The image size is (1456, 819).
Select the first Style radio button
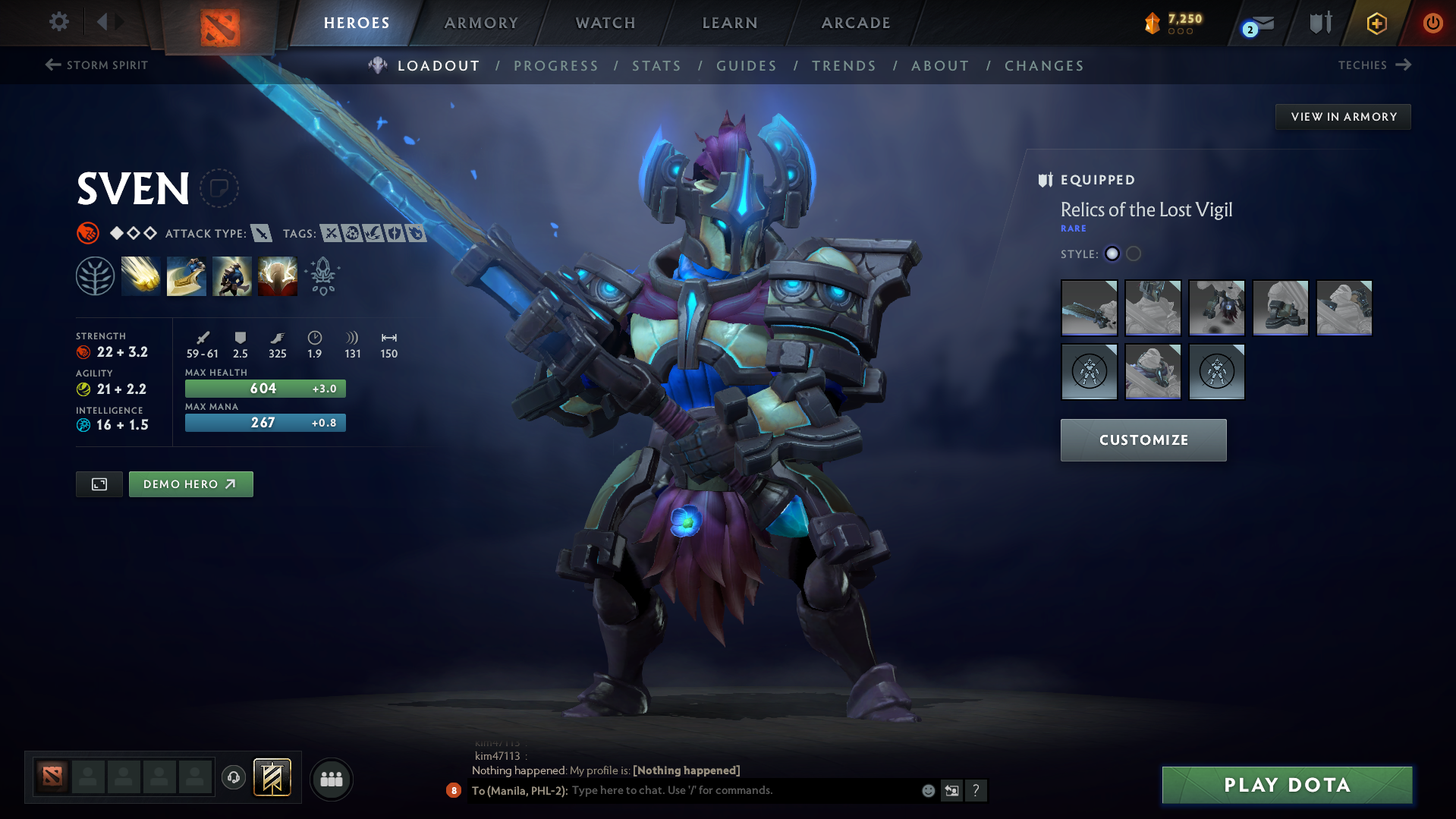click(x=1112, y=254)
